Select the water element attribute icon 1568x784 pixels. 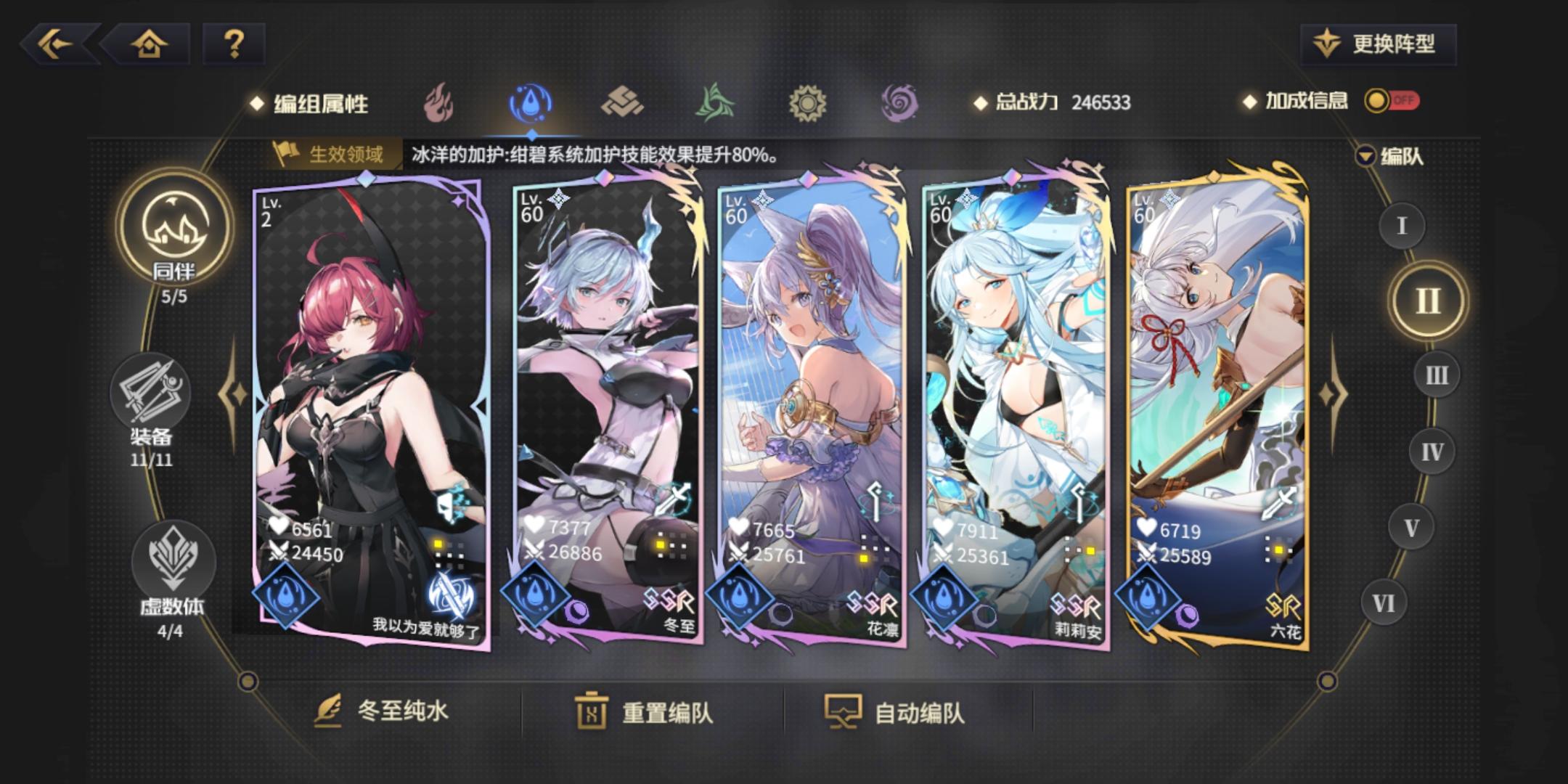[x=532, y=103]
